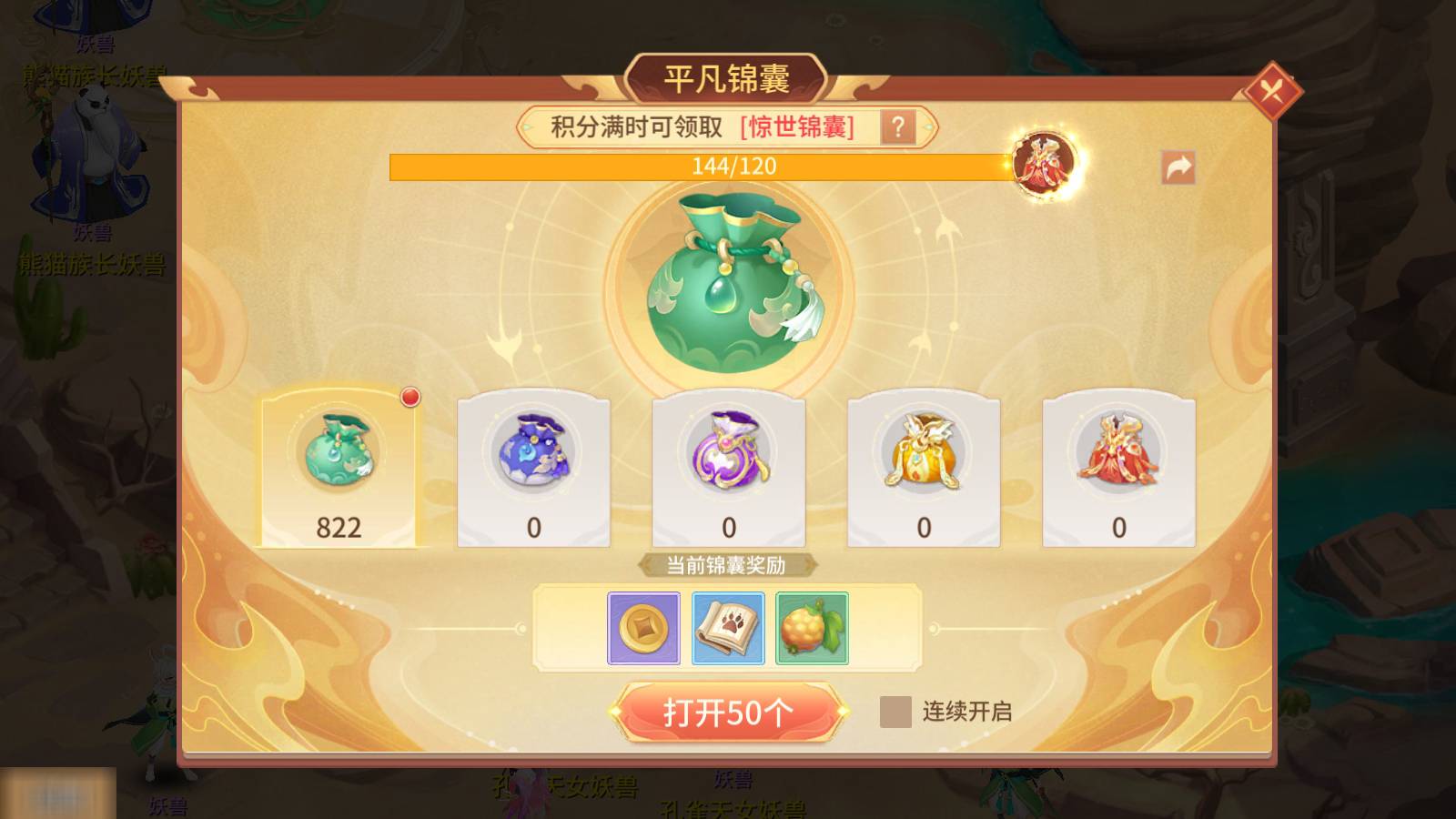Click the paw-print manual reward icon
Screen dimensions: 1456x819
(727, 629)
